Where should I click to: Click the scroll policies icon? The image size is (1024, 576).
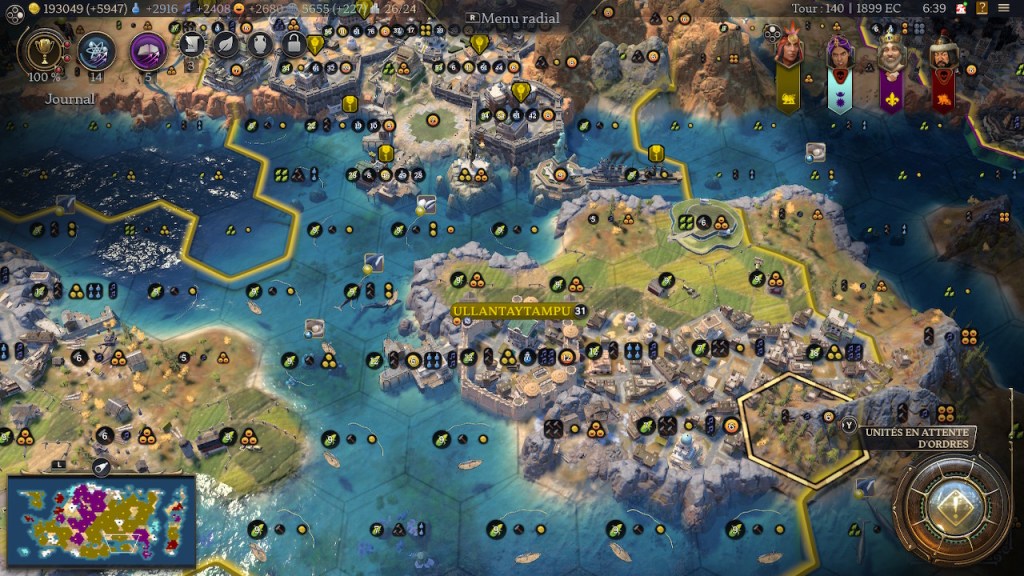191,43
